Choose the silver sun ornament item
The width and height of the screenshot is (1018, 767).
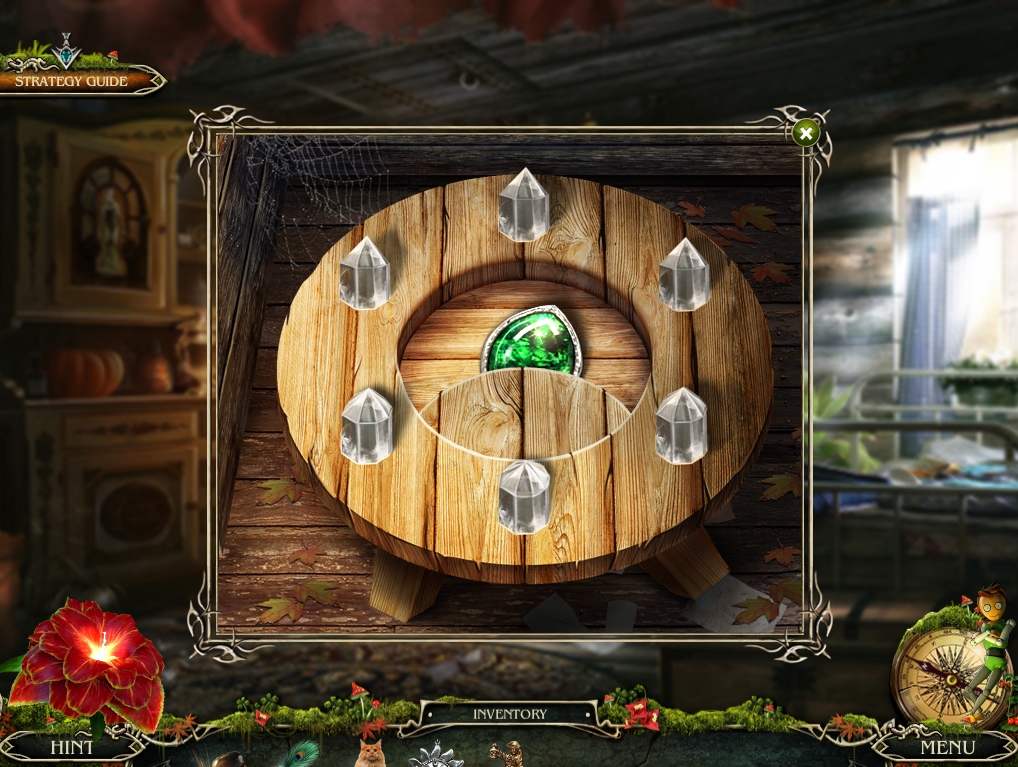point(437,755)
